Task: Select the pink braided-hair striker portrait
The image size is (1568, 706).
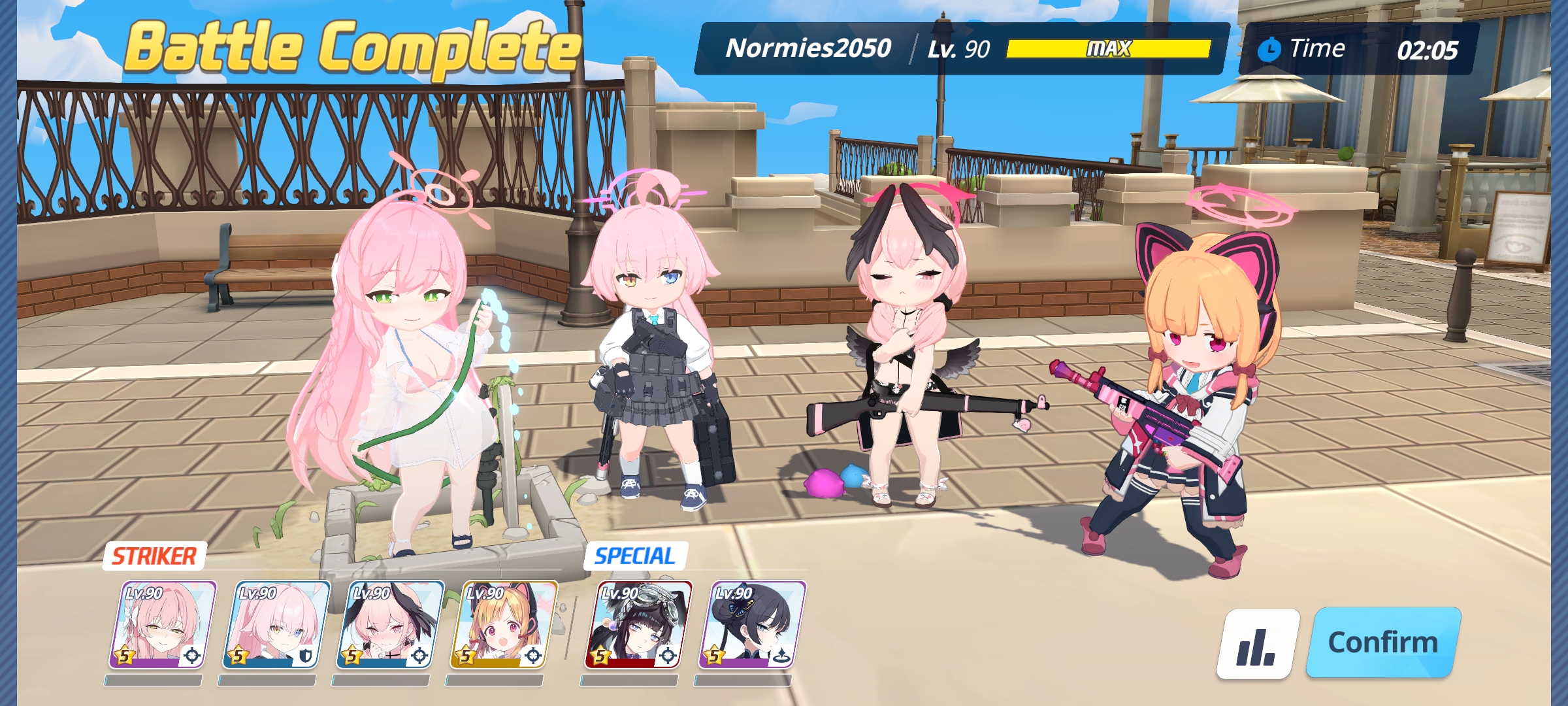Action: tap(163, 625)
